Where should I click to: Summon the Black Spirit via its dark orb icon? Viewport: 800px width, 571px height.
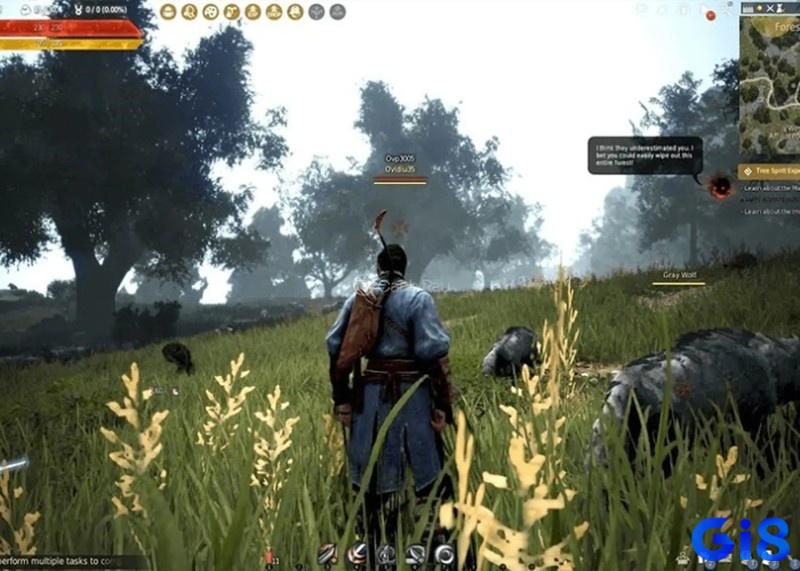(720, 185)
